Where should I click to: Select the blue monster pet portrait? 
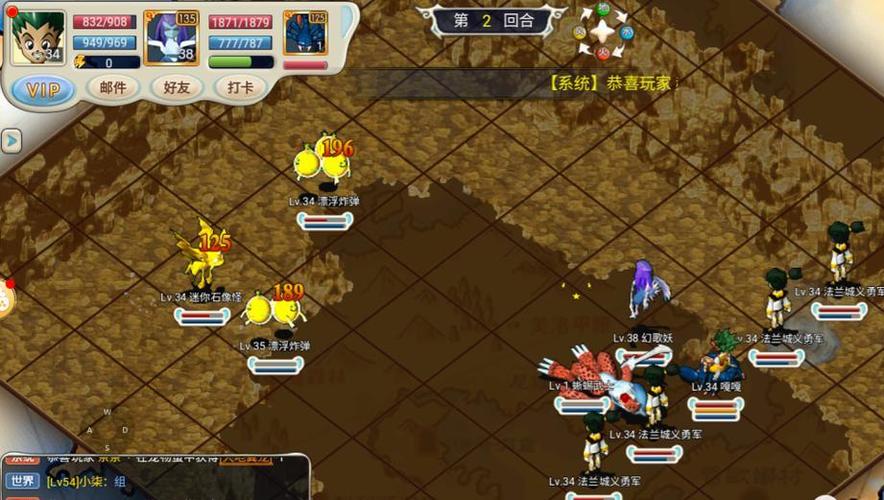305,33
